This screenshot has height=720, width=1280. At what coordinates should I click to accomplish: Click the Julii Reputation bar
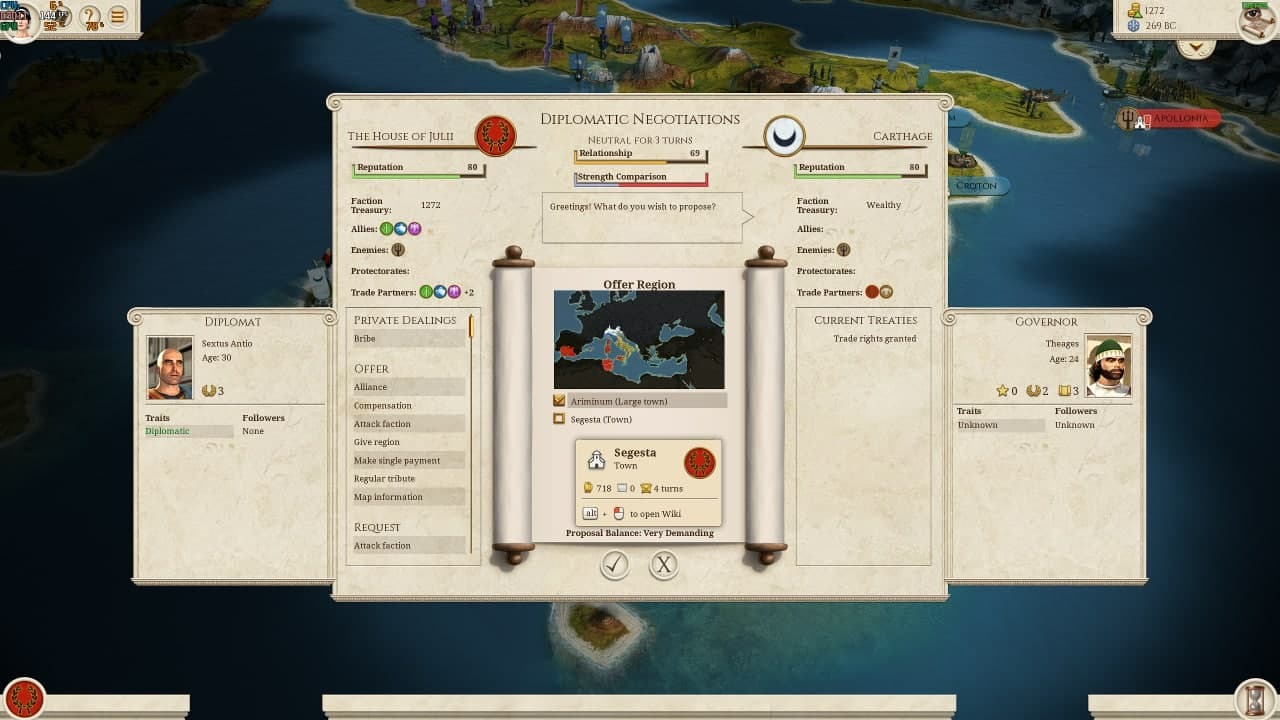(417, 168)
